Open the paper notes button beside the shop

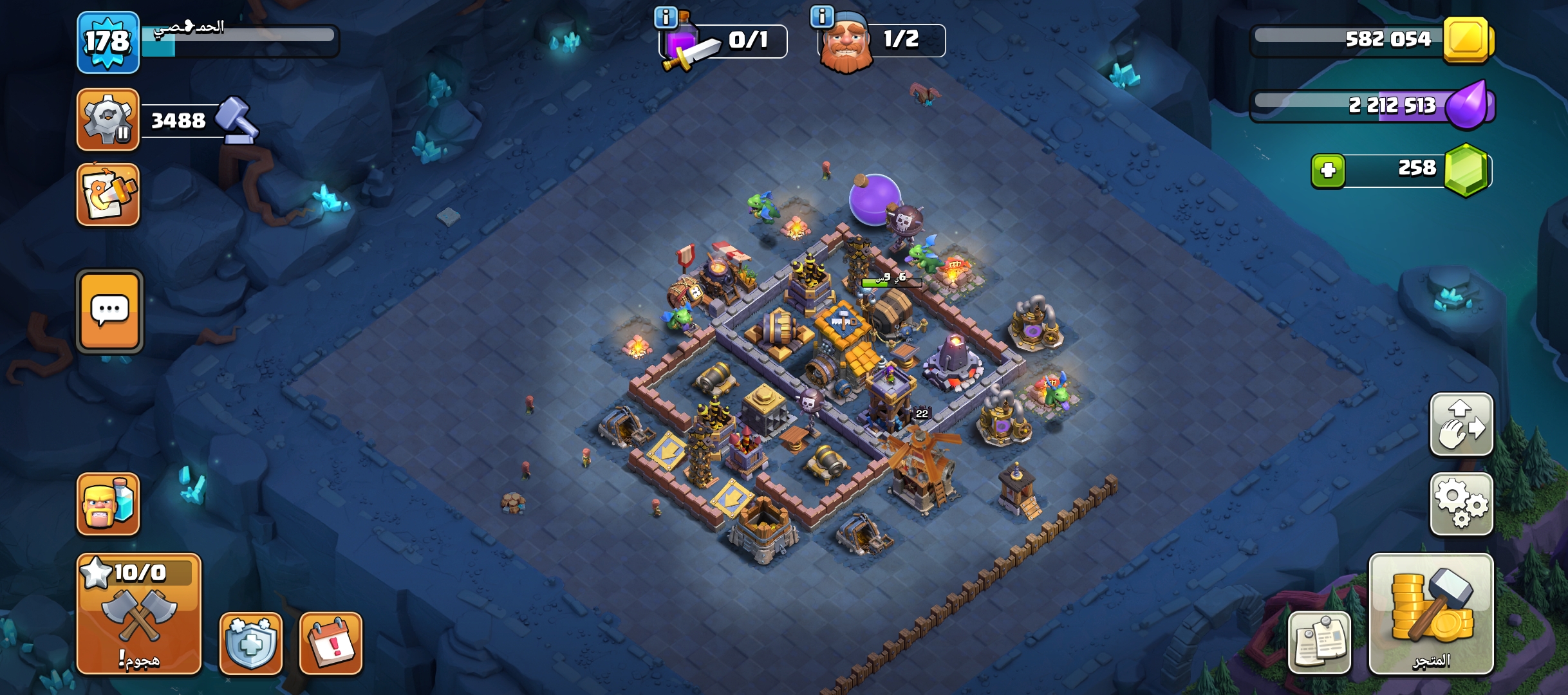point(1319,643)
